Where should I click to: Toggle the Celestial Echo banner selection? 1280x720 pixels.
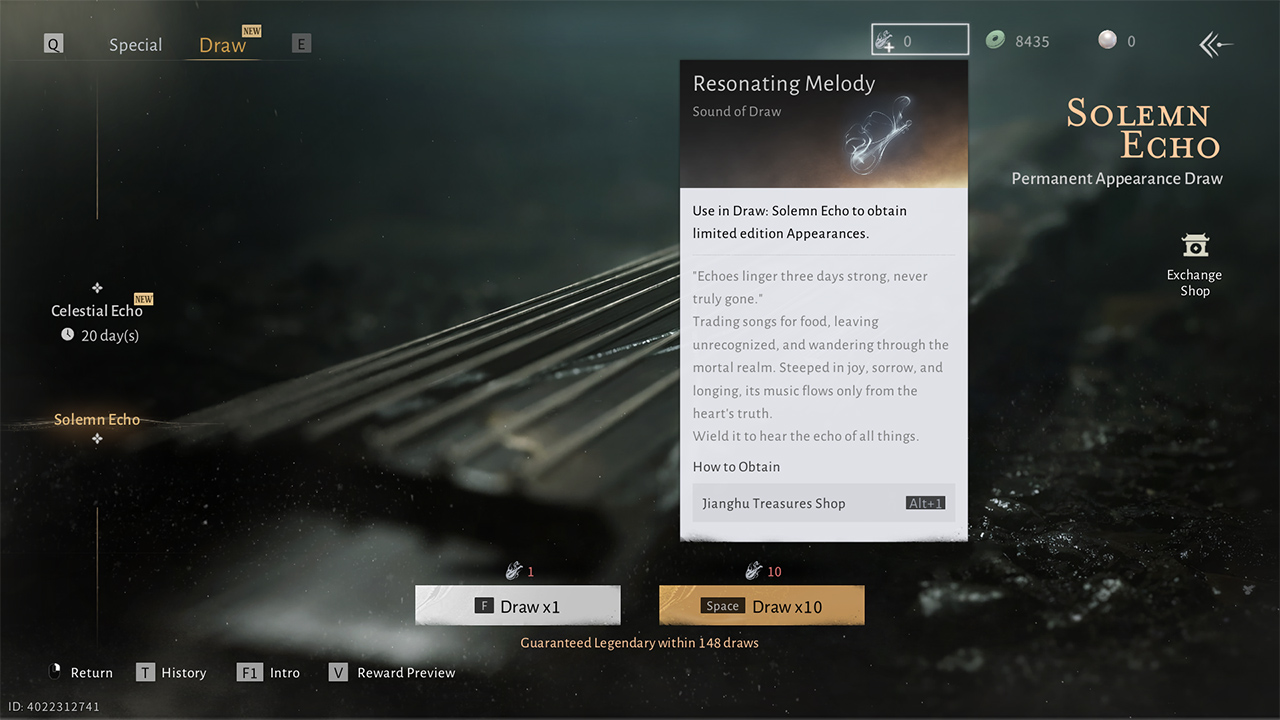(97, 311)
